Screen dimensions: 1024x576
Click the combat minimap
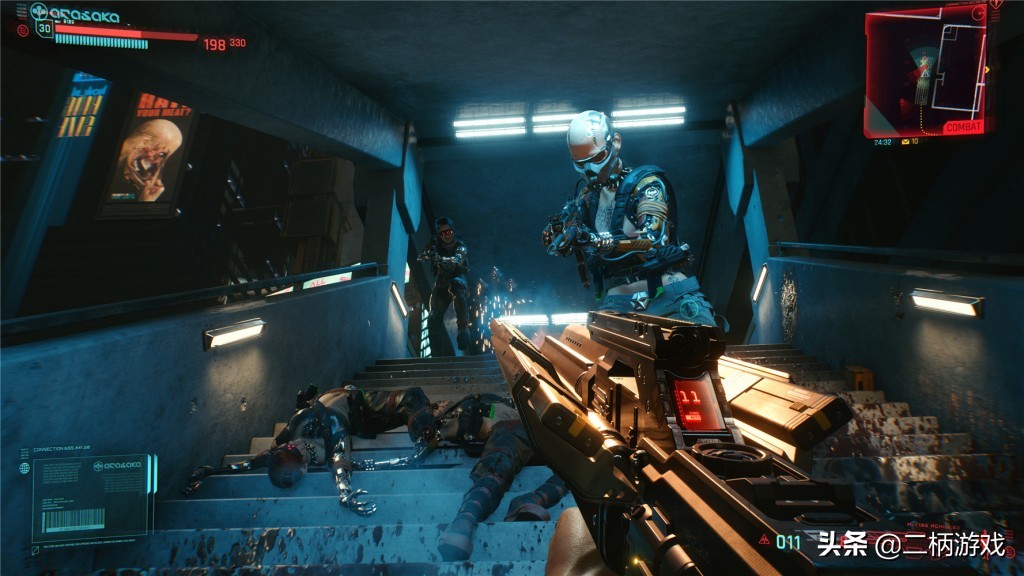click(925, 70)
